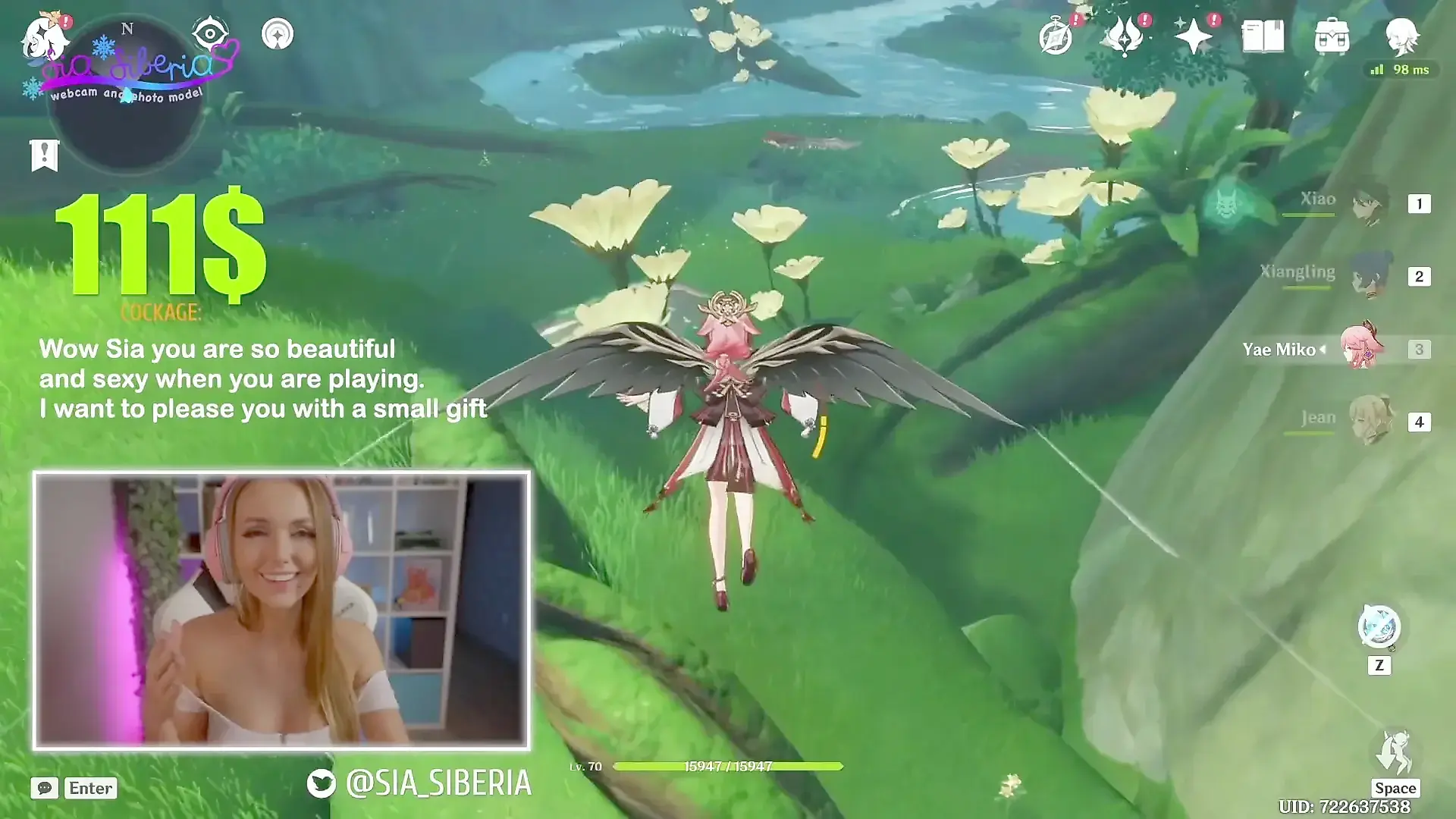
Task: Open the adventurer handbook book icon
Action: coord(1263,36)
